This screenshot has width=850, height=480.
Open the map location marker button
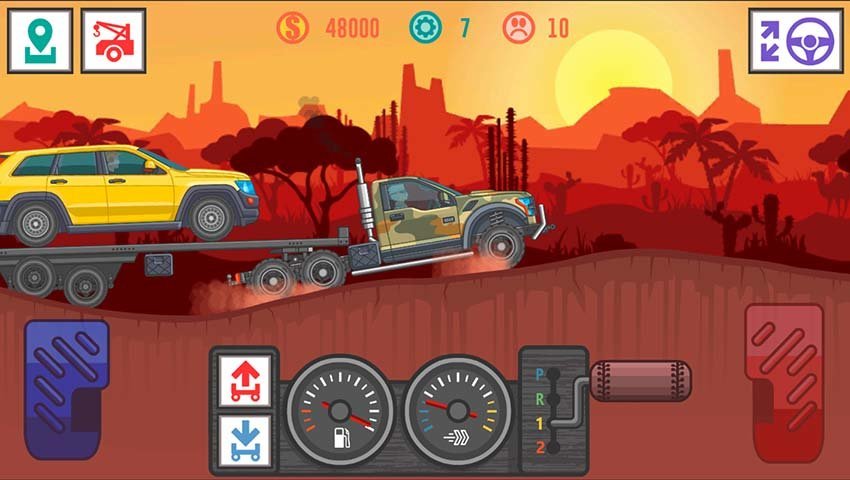point(40,41)
